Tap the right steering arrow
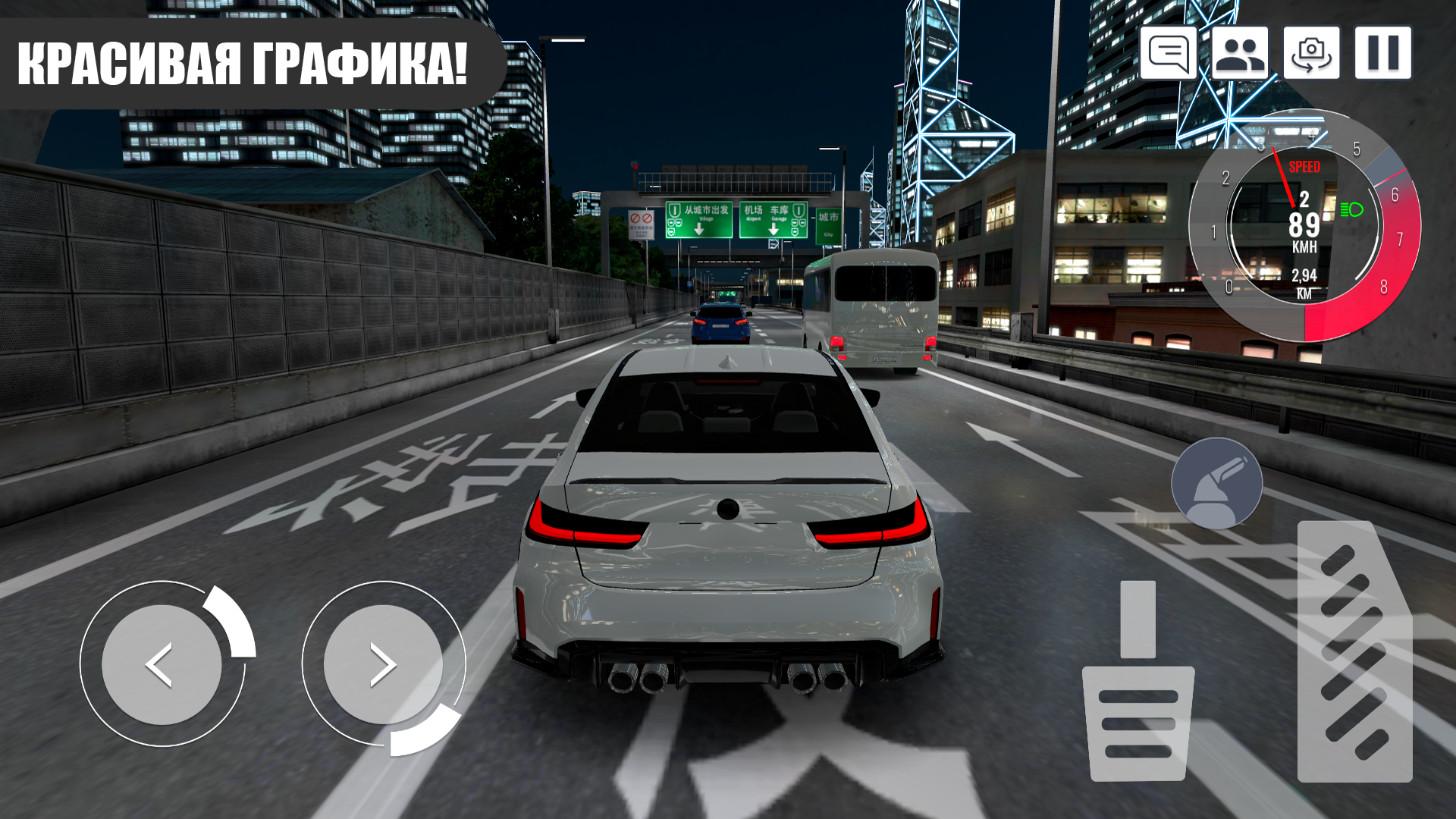This screenshot has width=1456, height=819. tap(383, 664)
